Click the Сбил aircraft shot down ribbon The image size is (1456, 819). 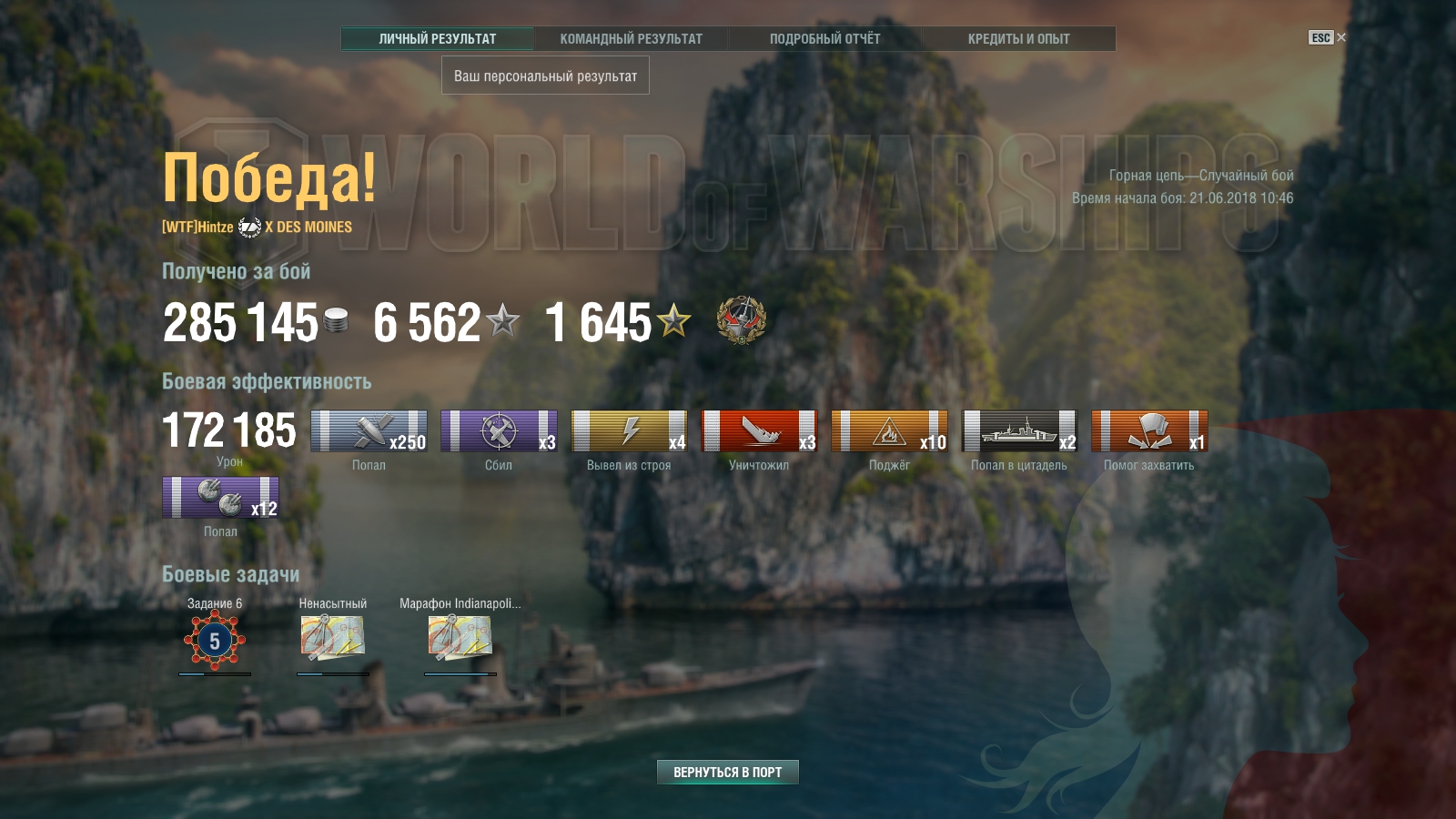coord(499,430)
